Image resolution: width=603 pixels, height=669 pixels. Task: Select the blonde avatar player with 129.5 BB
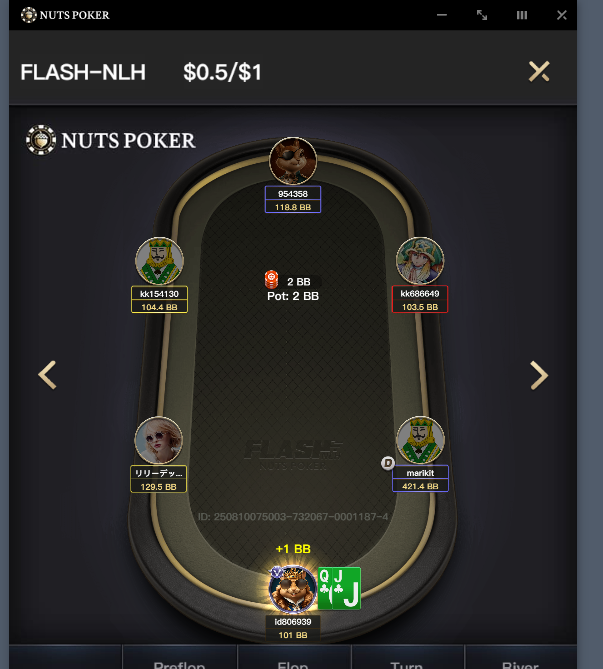coord(159,441)
